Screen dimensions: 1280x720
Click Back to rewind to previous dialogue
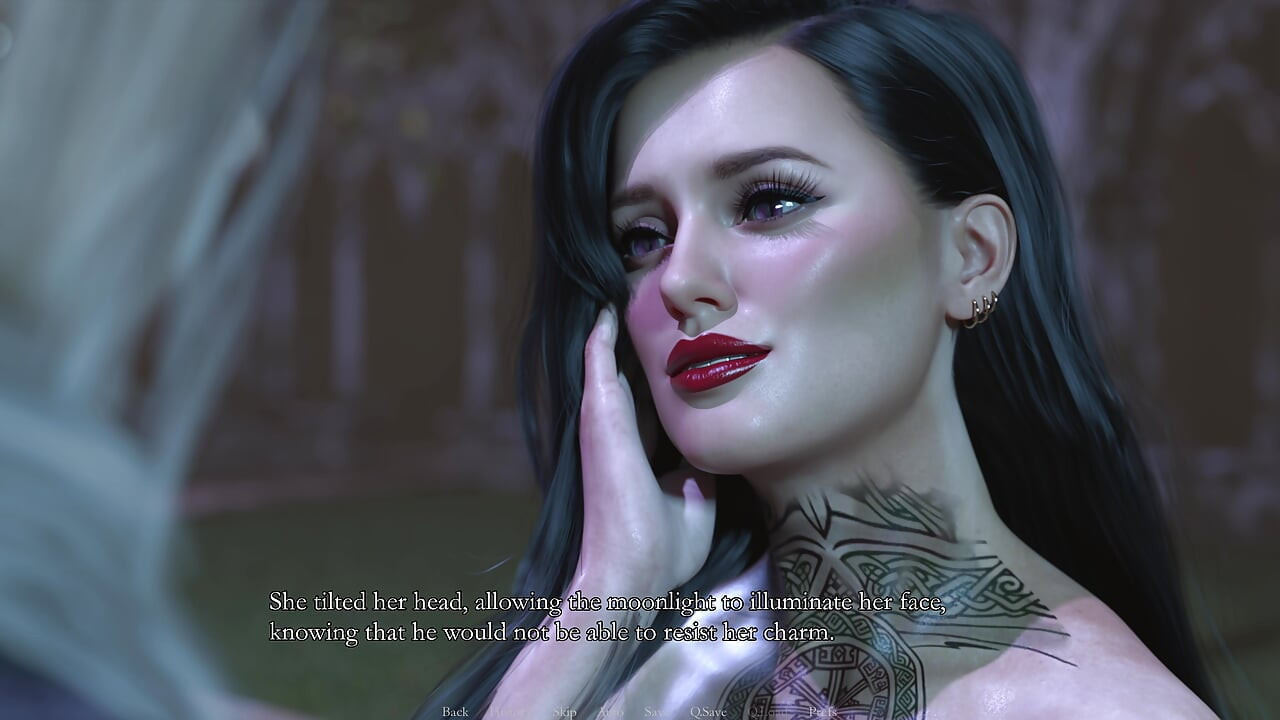pos(455,713)
